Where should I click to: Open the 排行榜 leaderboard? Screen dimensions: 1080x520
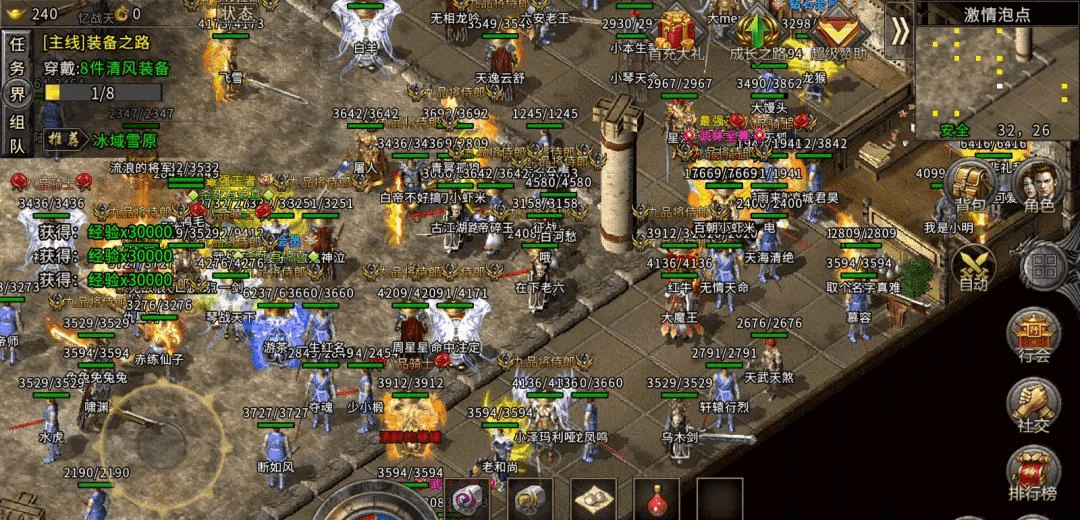(1034, 472)
